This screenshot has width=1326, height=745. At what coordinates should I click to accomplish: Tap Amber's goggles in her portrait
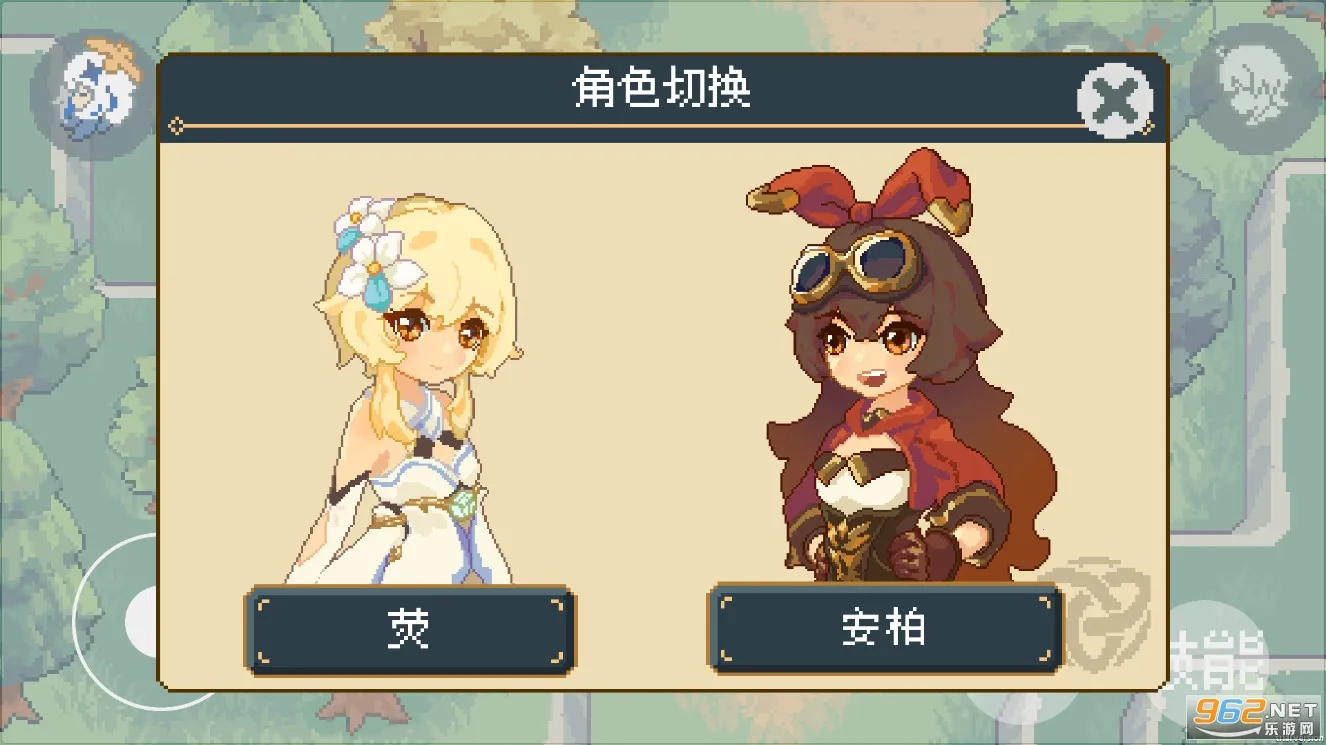pyautogui.click(x=855, y=265)
